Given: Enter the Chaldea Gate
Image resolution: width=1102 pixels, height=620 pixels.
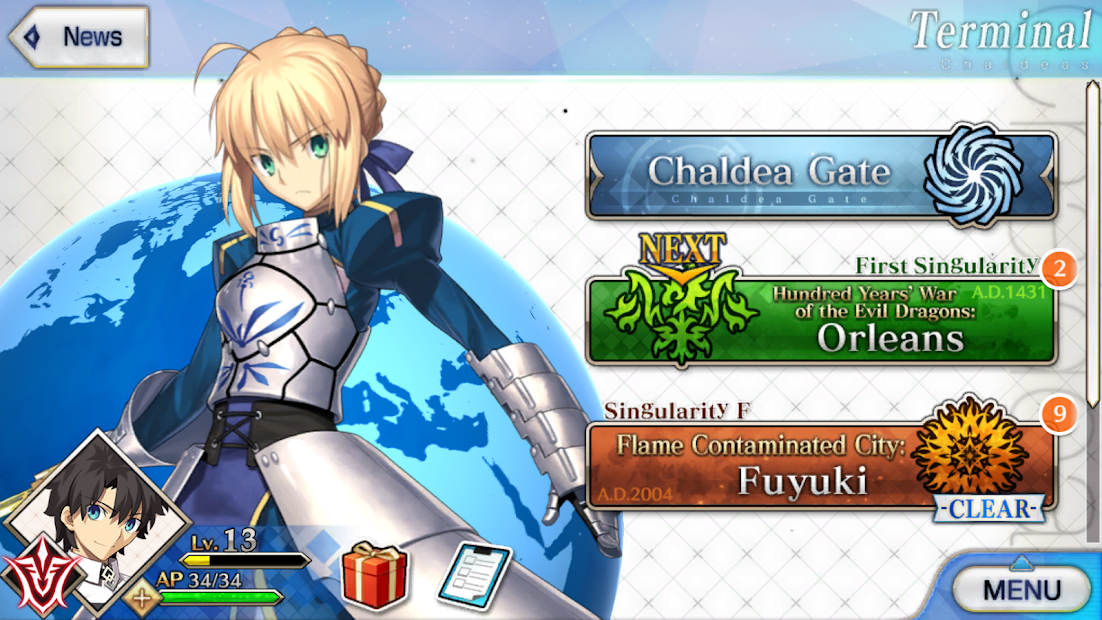Looking at the screenshot, I should pyautogui.click(x=820, y=175).
